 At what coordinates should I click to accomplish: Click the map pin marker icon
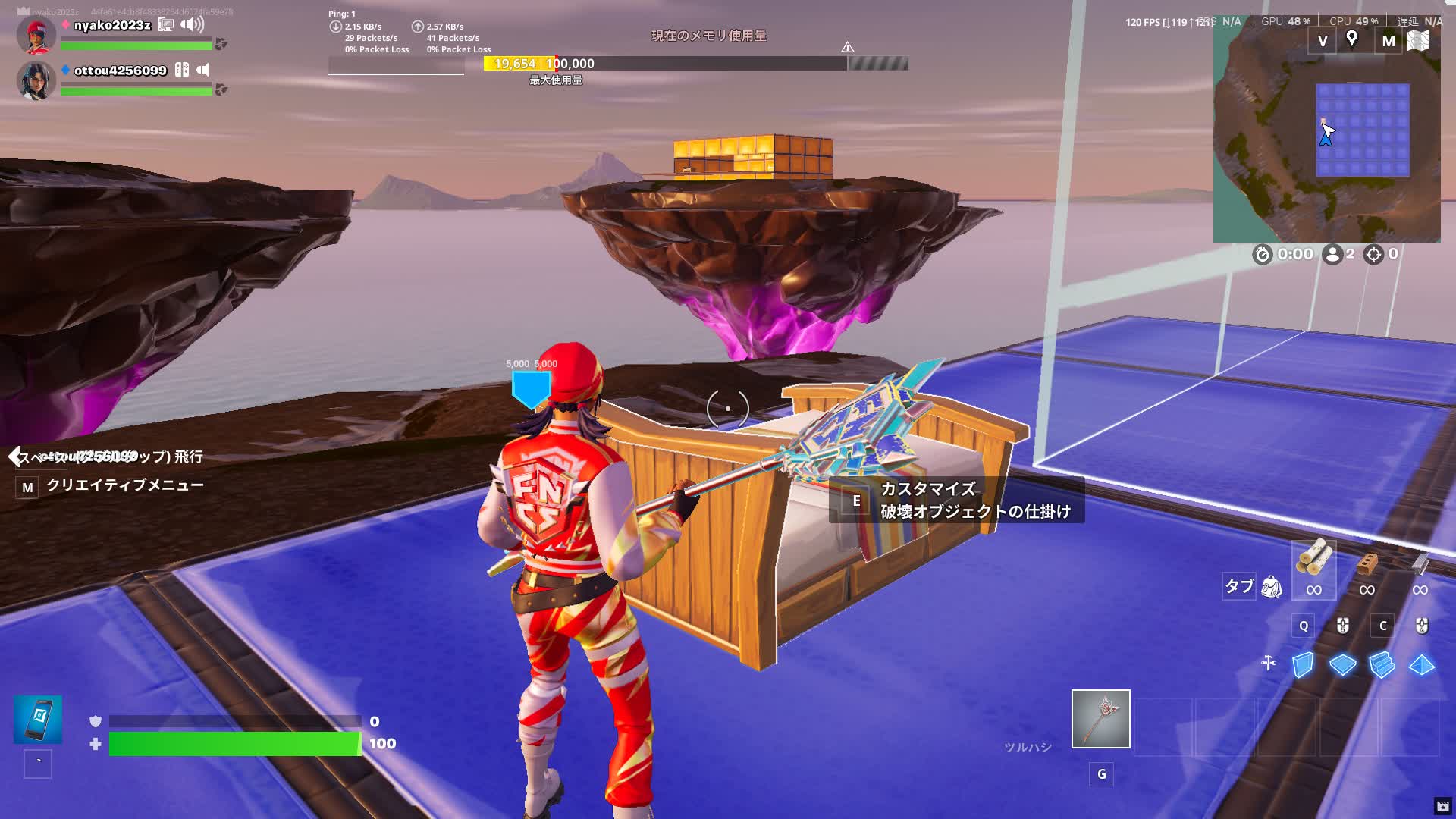(1351, 39)
